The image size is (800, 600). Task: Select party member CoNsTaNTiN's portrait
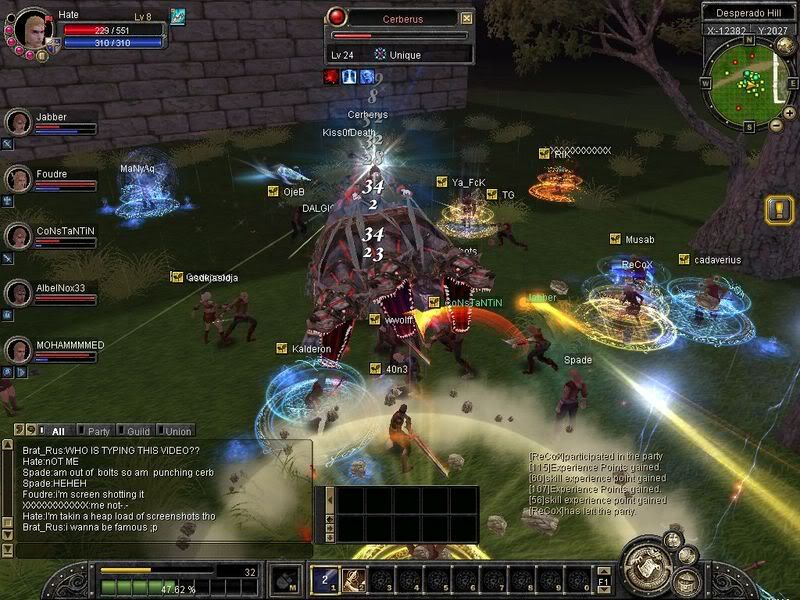point(18,236)
